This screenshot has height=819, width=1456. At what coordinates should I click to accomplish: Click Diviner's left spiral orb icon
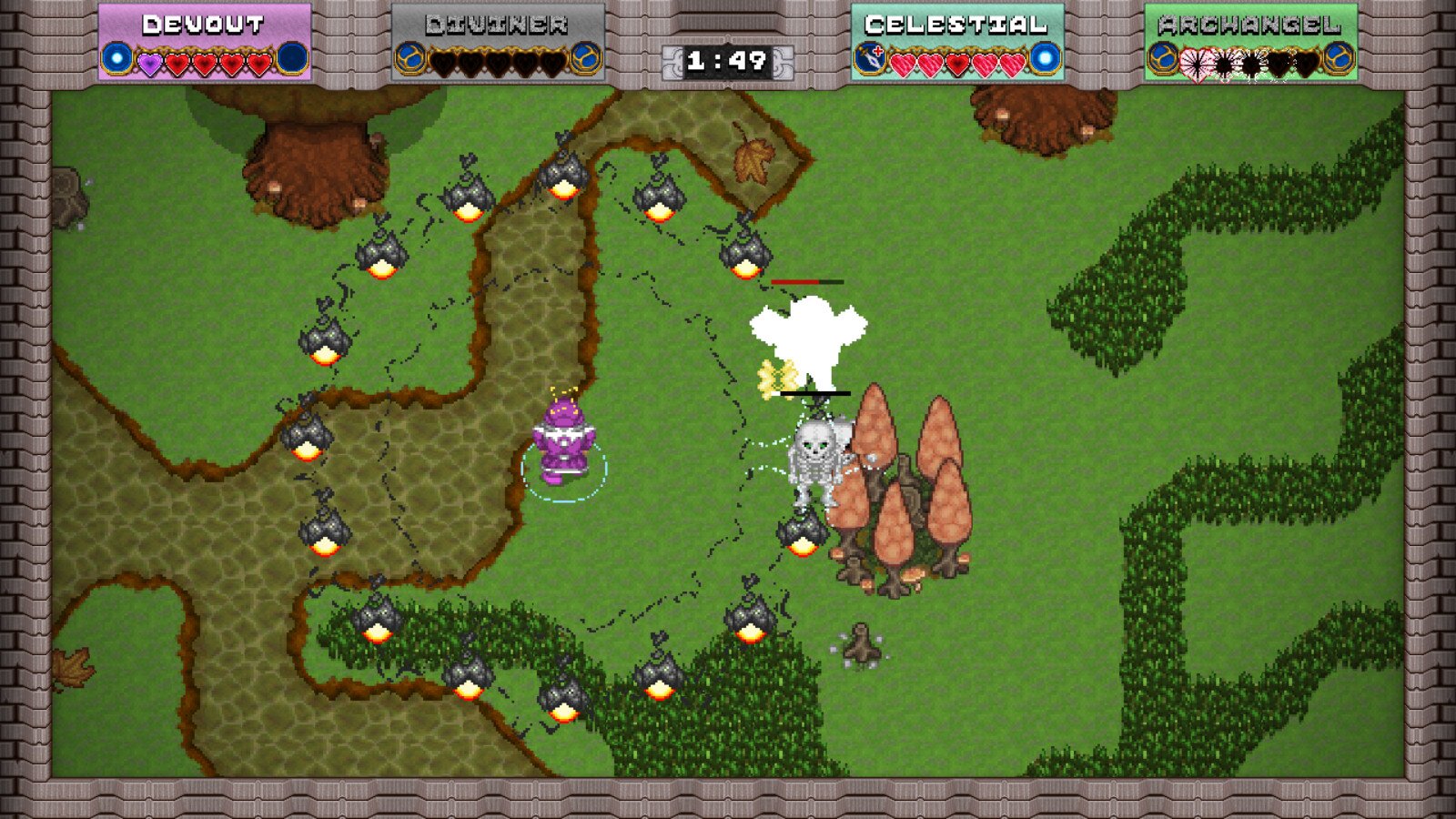coord(409,57)
